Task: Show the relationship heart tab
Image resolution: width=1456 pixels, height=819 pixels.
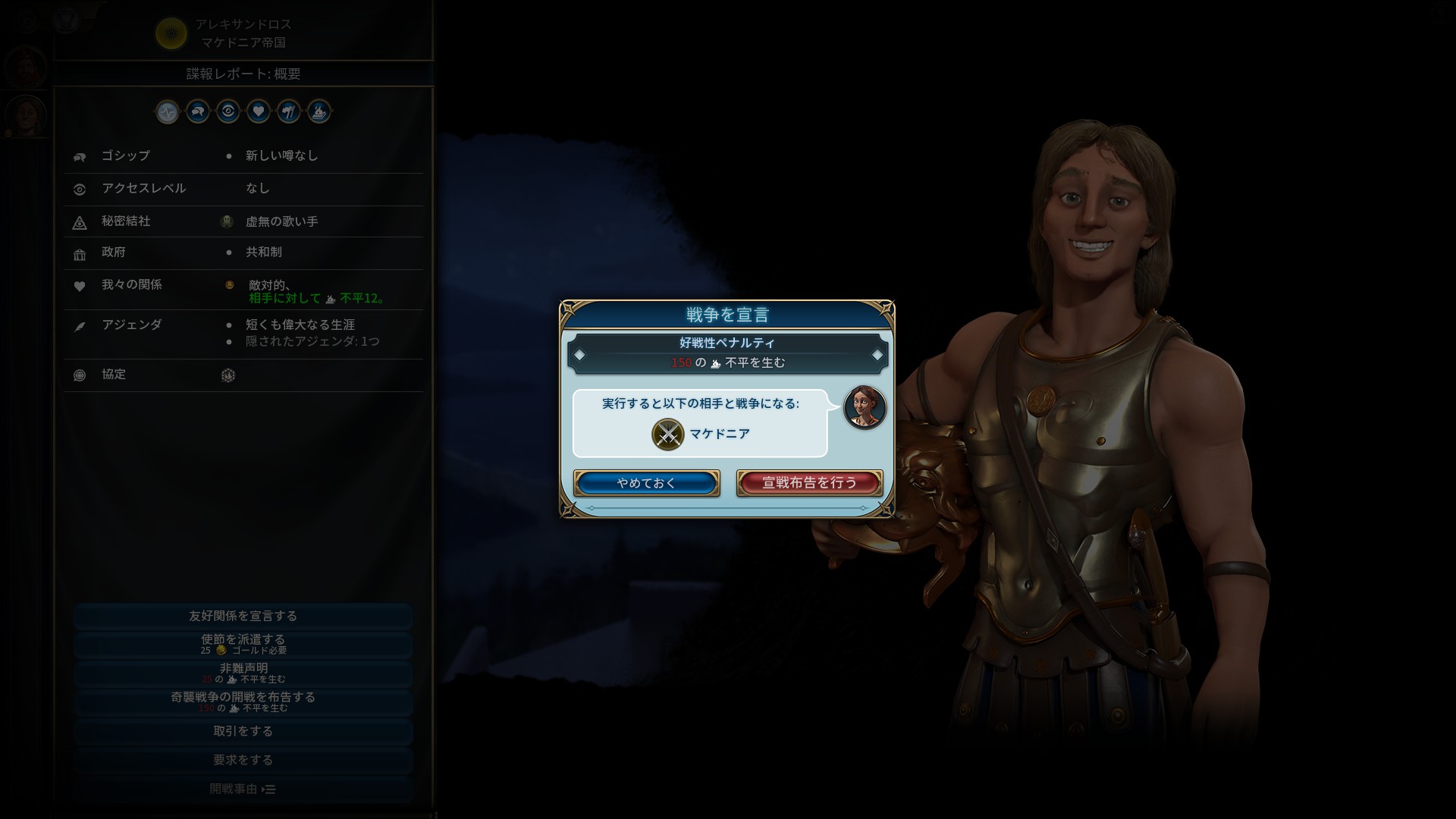Action: point(259,112)
